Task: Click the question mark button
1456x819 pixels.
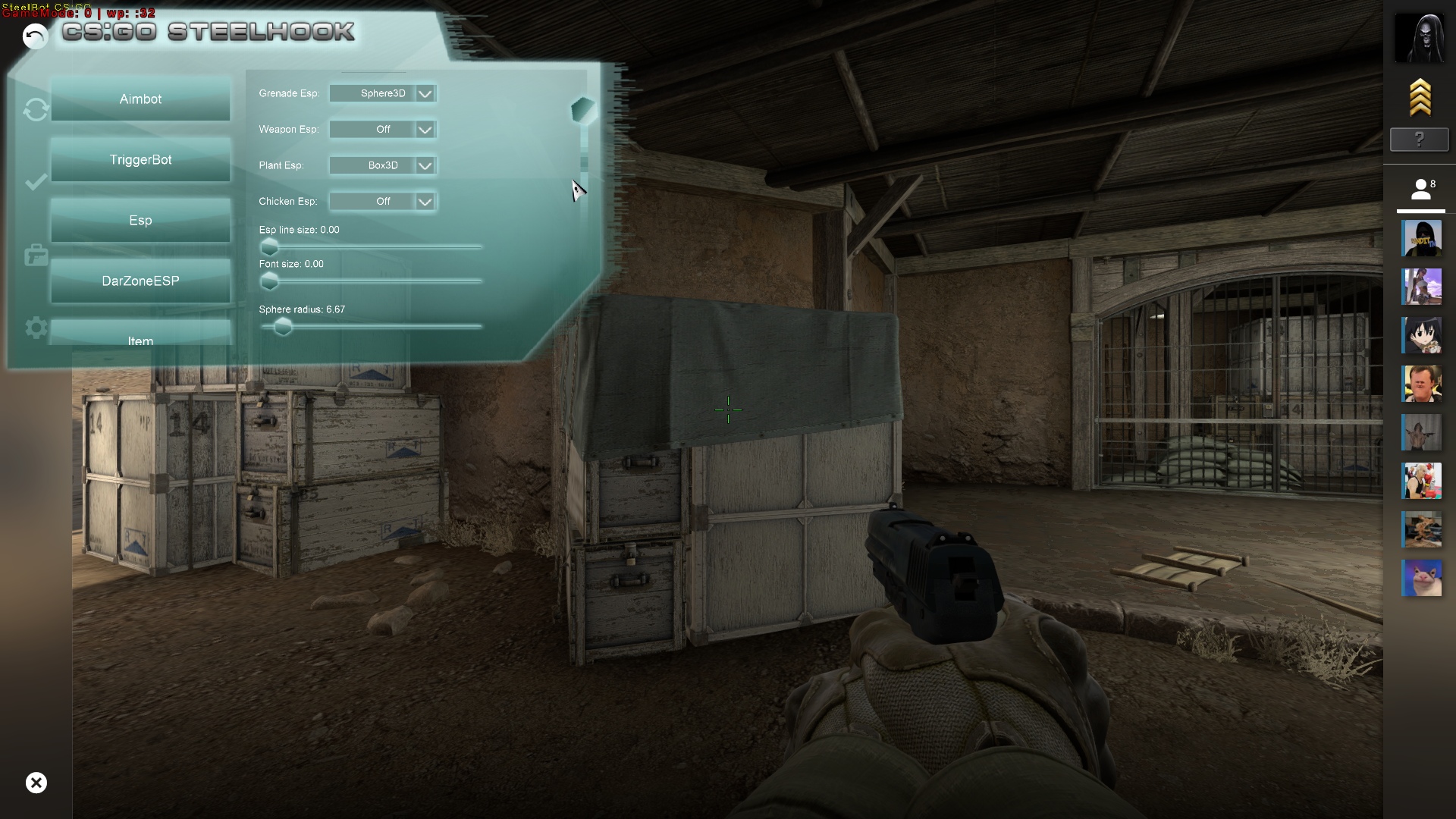Action: (x=1420, y=140)
